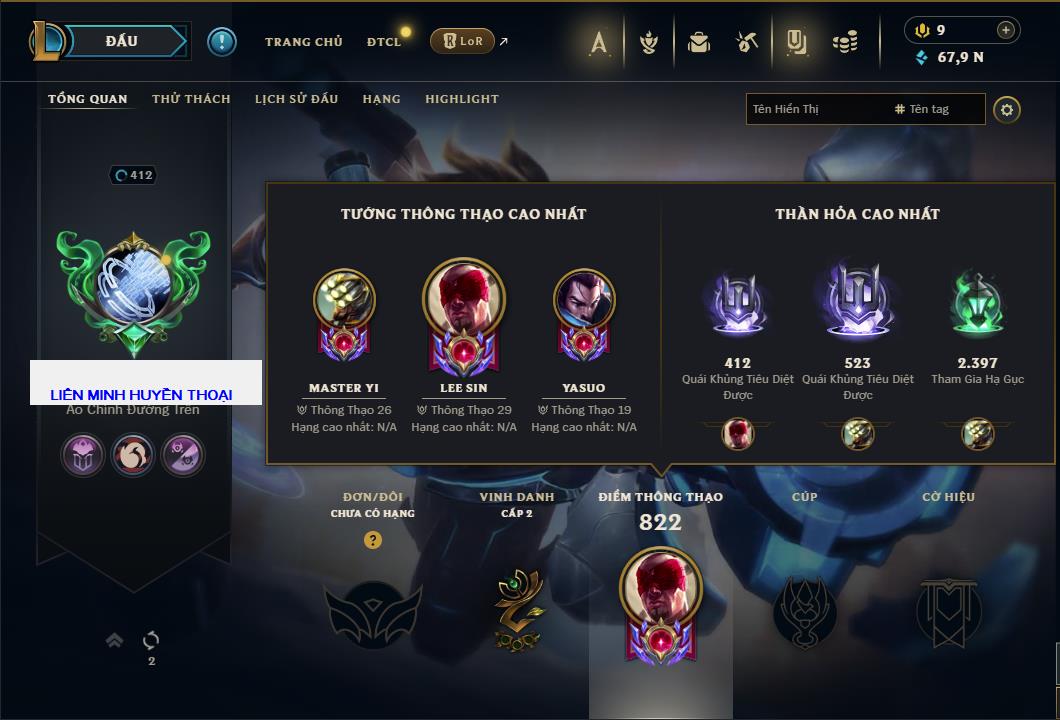Select the Yasuo mastery portrait
Screen dimensions: 1060x720
pos(584,298)
